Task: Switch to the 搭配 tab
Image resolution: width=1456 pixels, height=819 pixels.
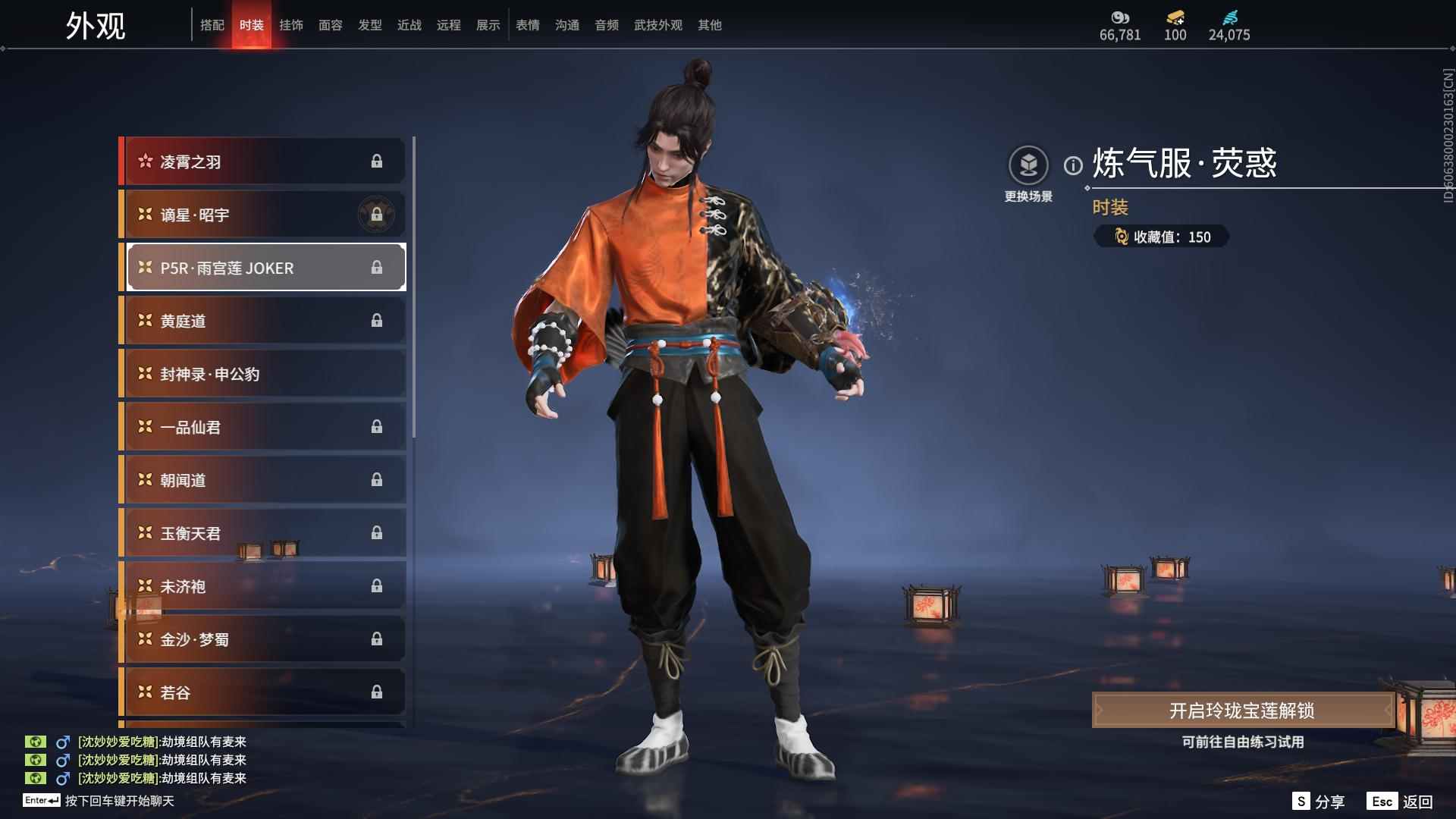Action: click(x=212, y=25)
